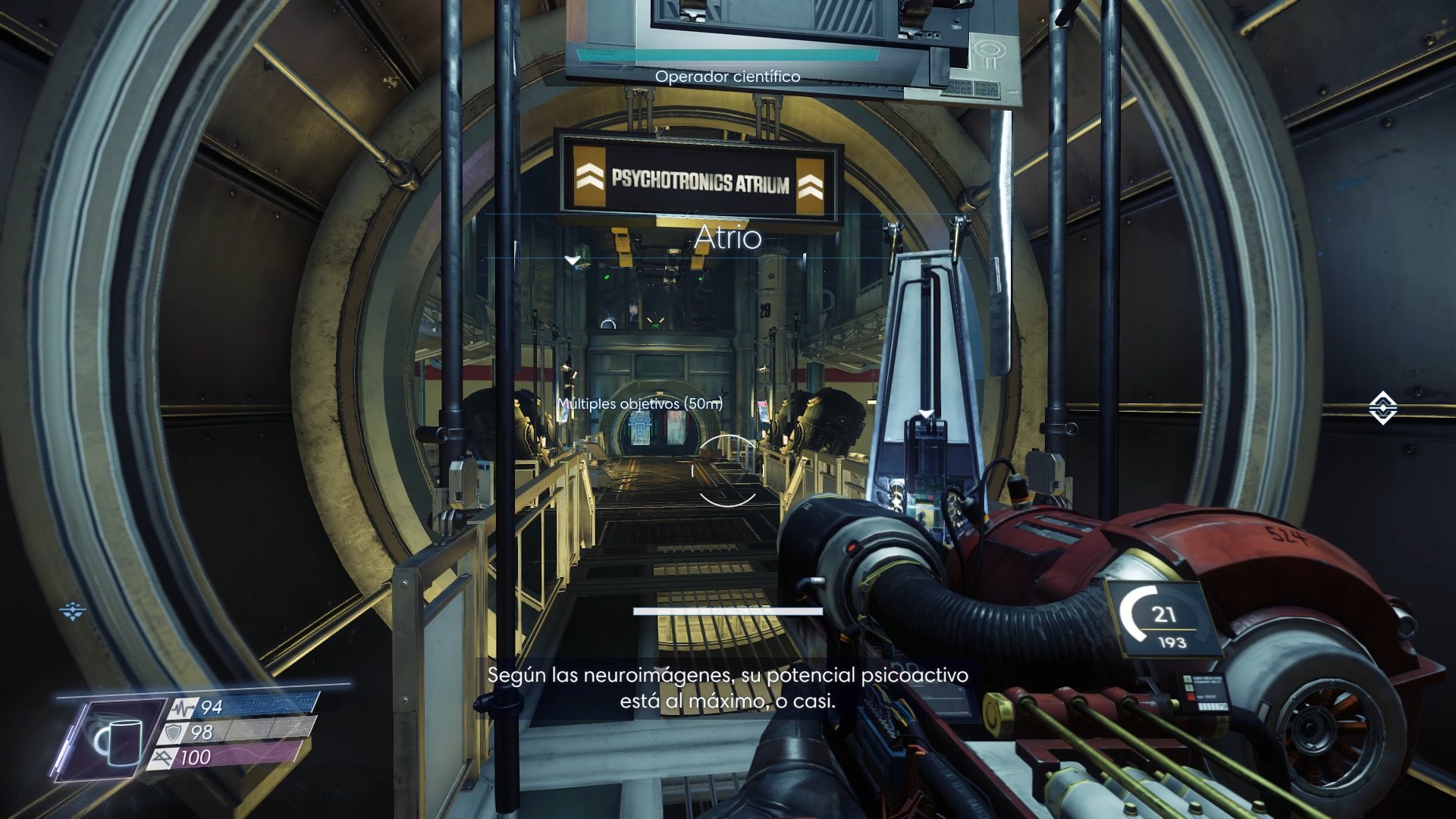Click the teal progress bar above Operador científico
This screenshot has width=1456, height=819.
point(728,55)
